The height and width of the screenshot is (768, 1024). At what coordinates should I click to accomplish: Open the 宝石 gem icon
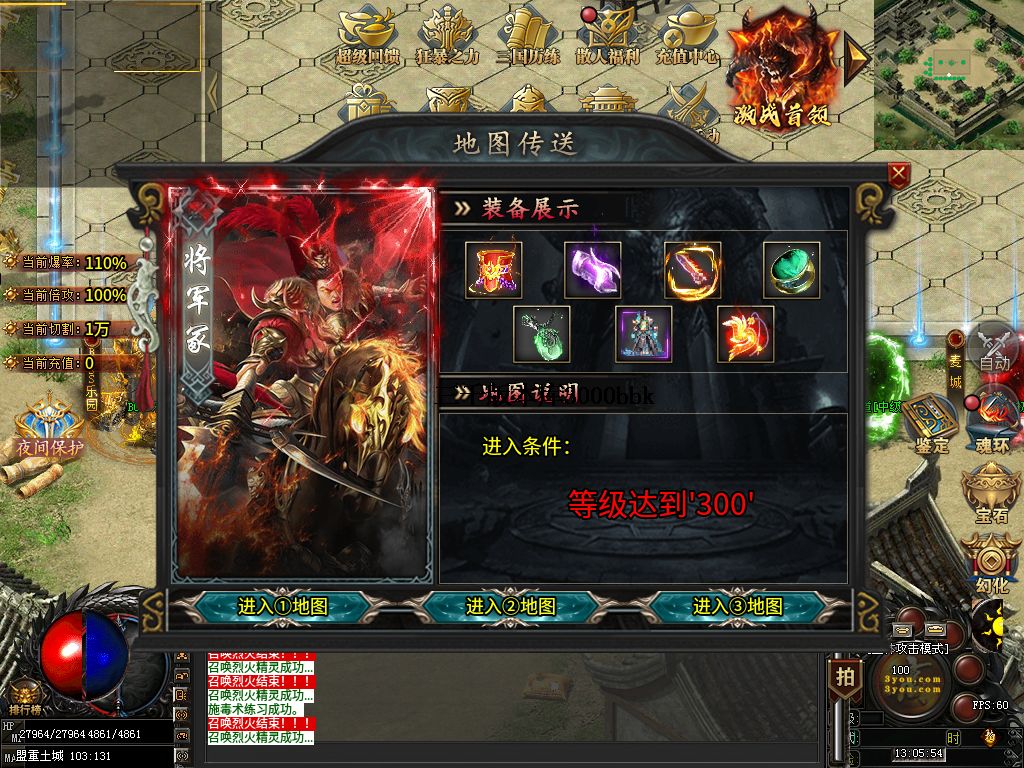click(x=991, y=495)
